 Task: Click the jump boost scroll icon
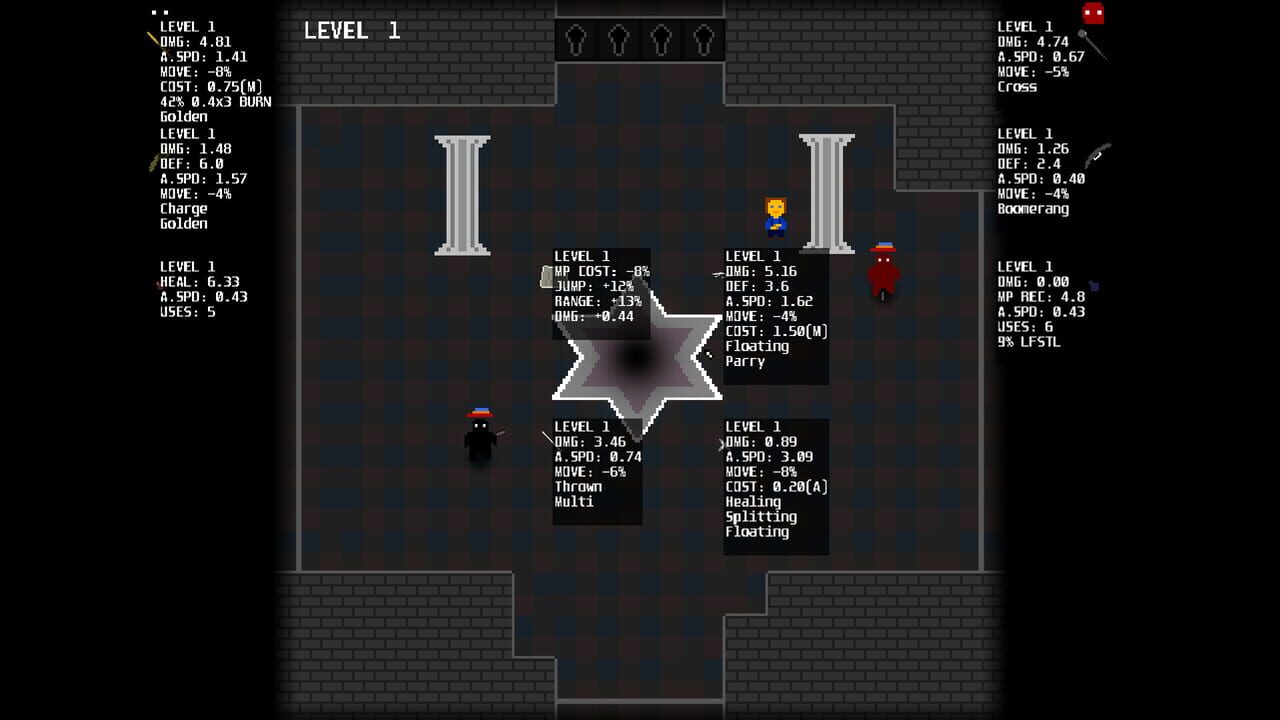(x=546, y=277)
